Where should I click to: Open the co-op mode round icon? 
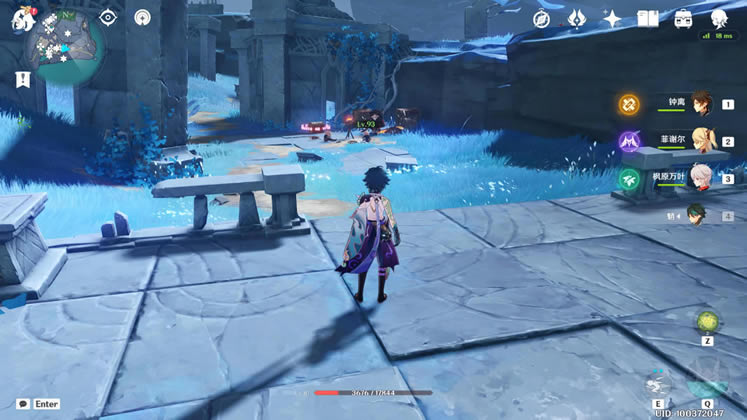click(x=143, y=18)
